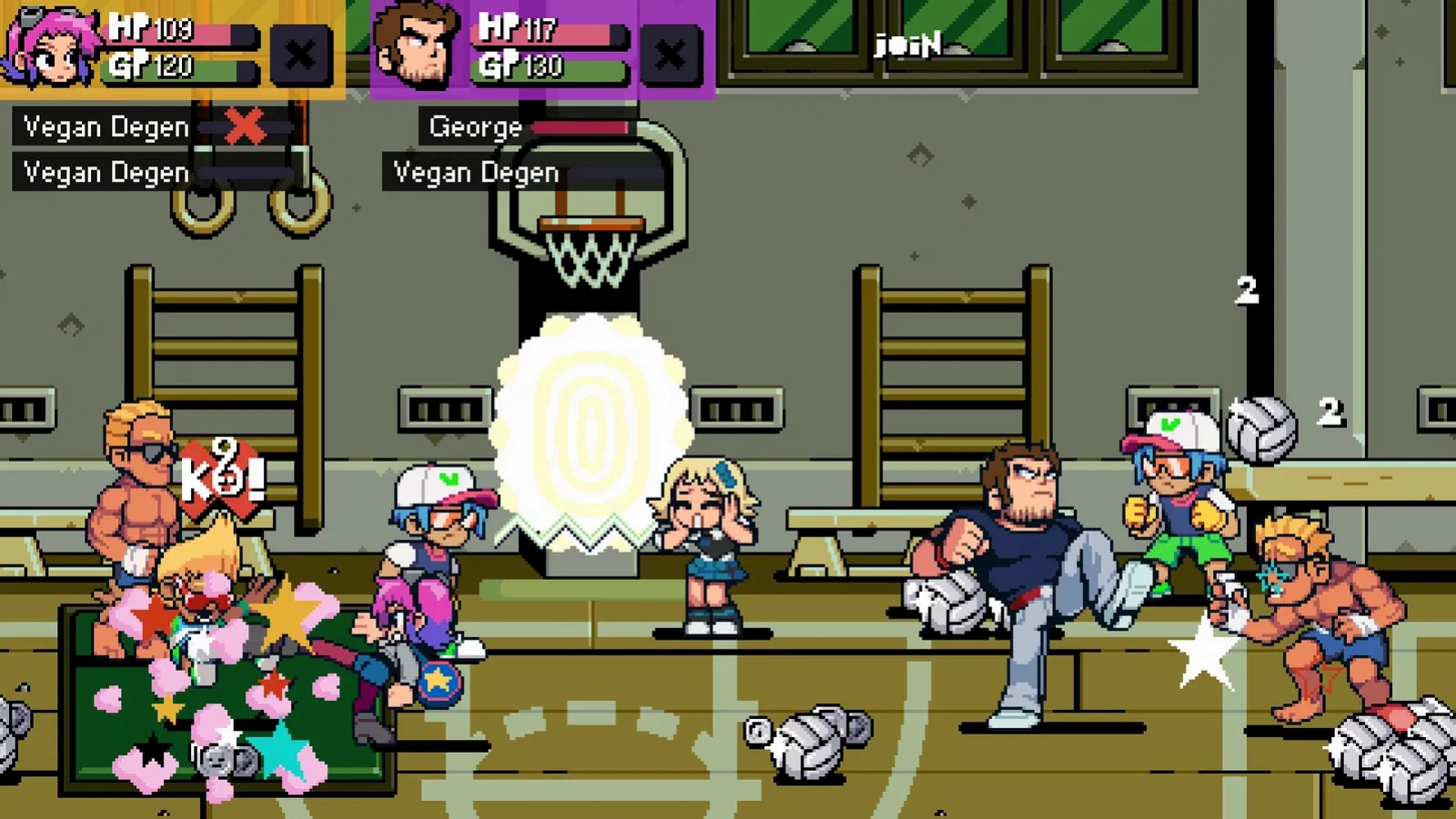Click the HP label on the left player panel
Screen dimensions: 1456x819
130,29
